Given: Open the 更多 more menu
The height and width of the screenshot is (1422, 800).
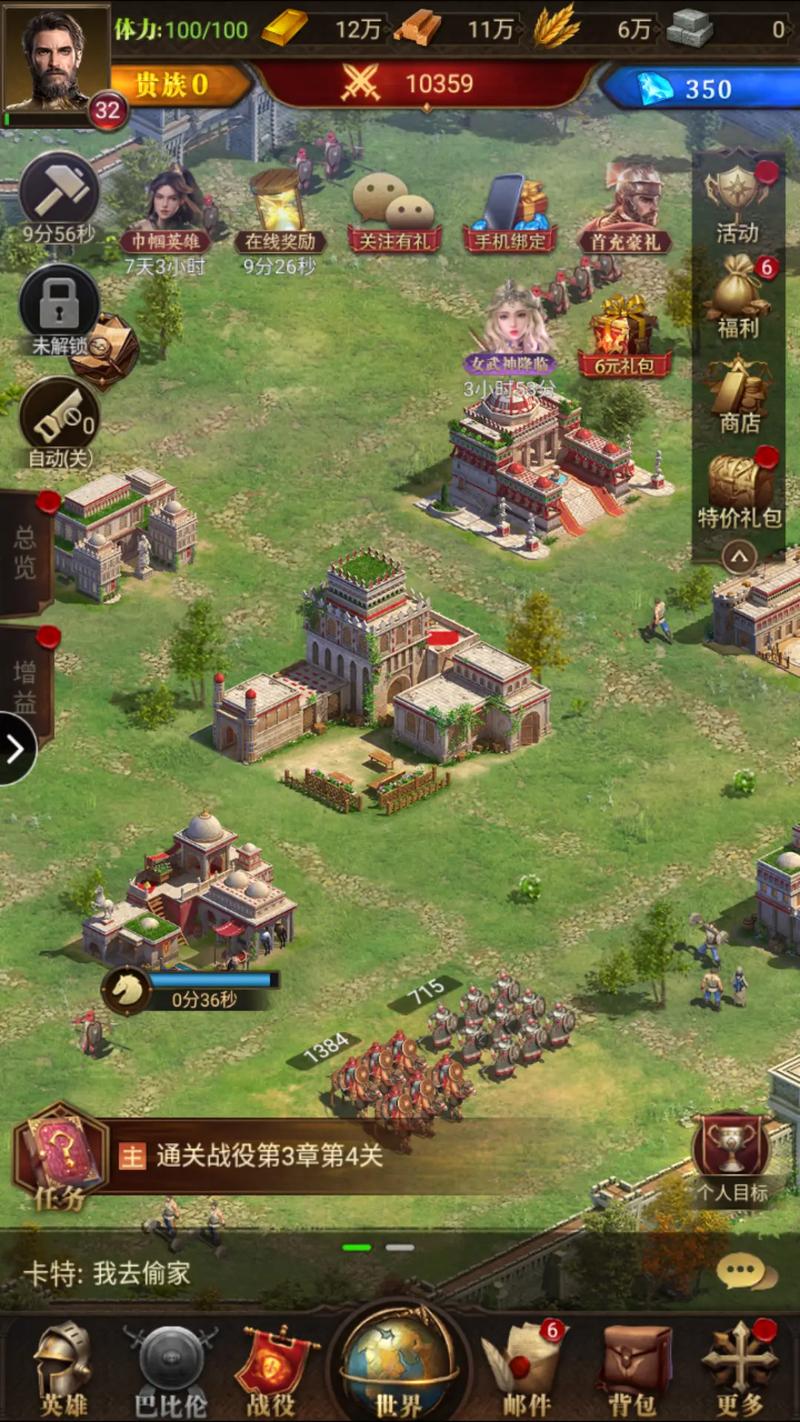Looking at the screenshot, I should pos(740,1366).
